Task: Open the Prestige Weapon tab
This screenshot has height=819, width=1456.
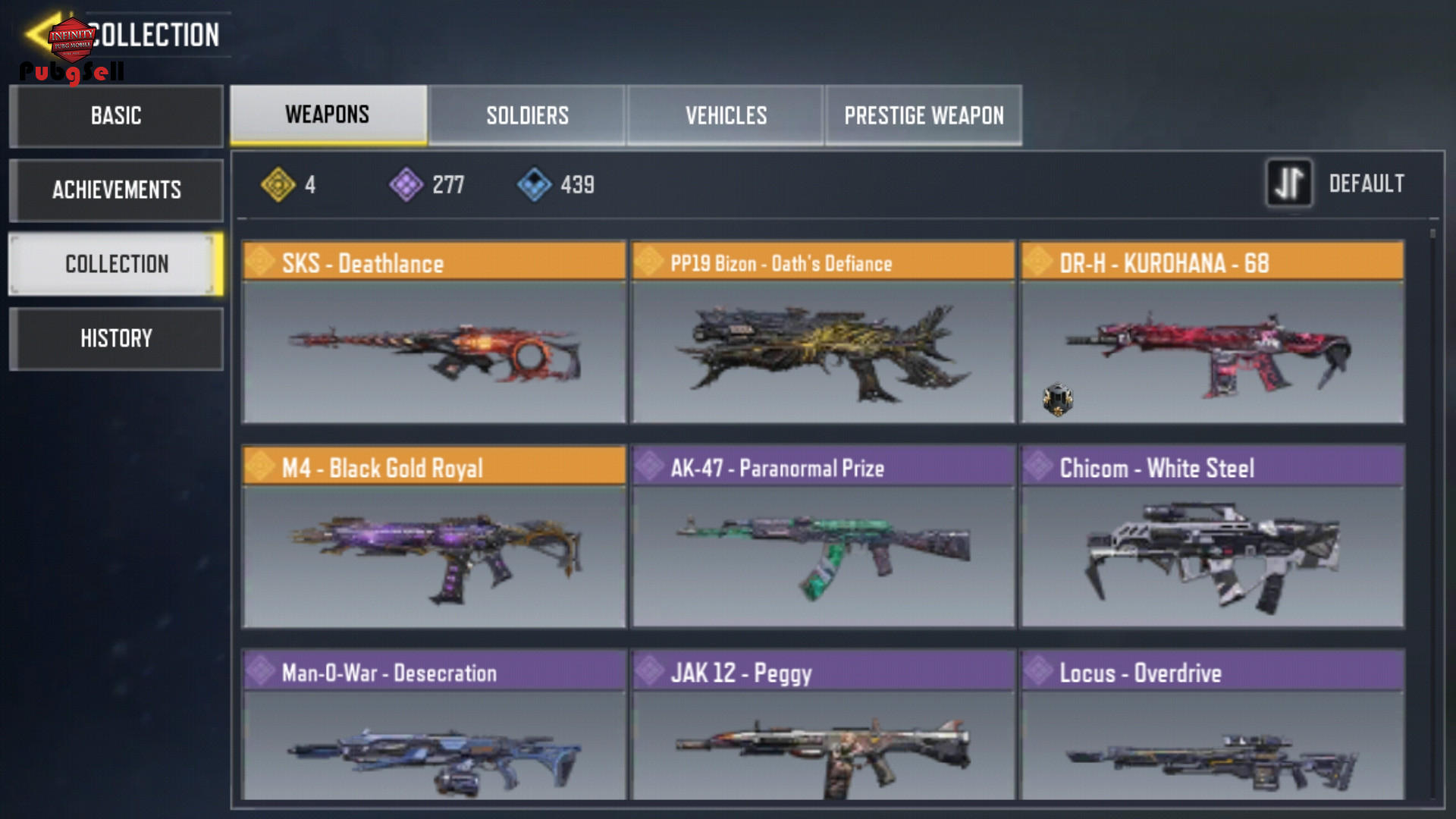Action: click(924, 115)
